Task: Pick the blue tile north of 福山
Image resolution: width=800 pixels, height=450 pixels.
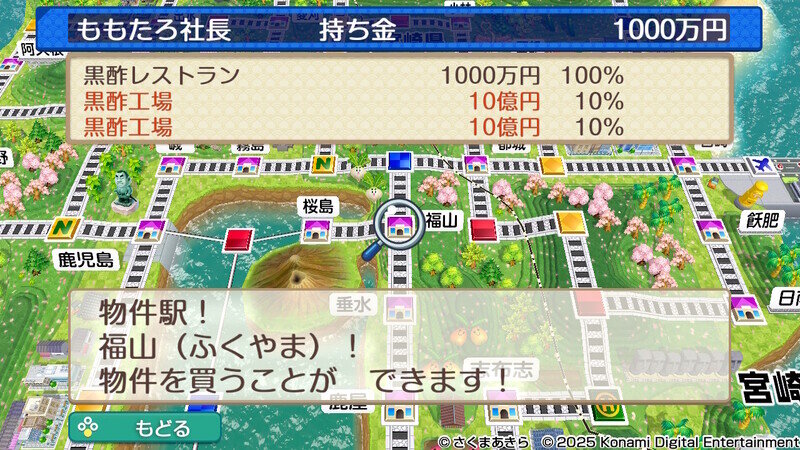Action: point(400,160)
